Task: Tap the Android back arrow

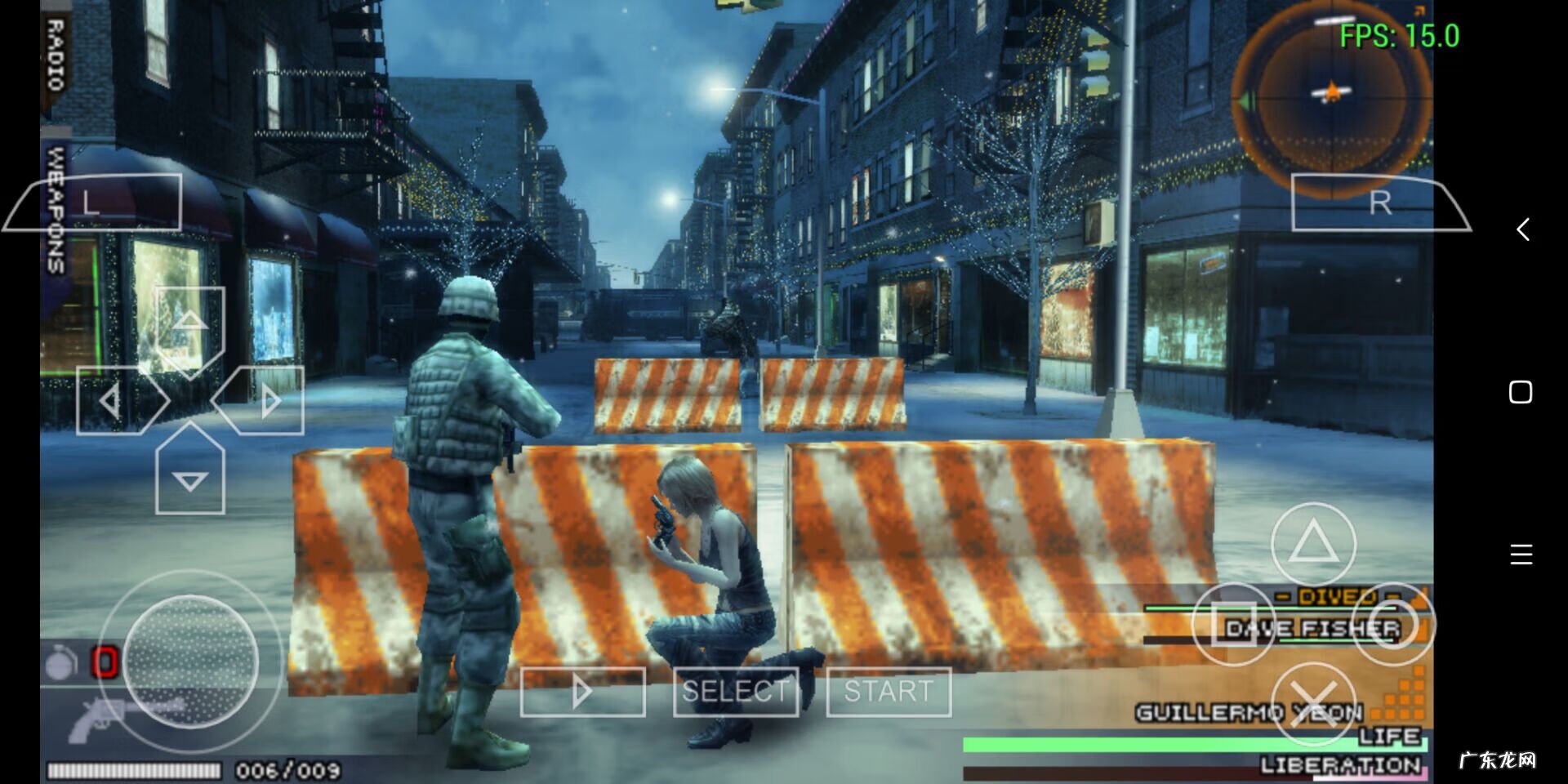Action: click(1522, 229)
